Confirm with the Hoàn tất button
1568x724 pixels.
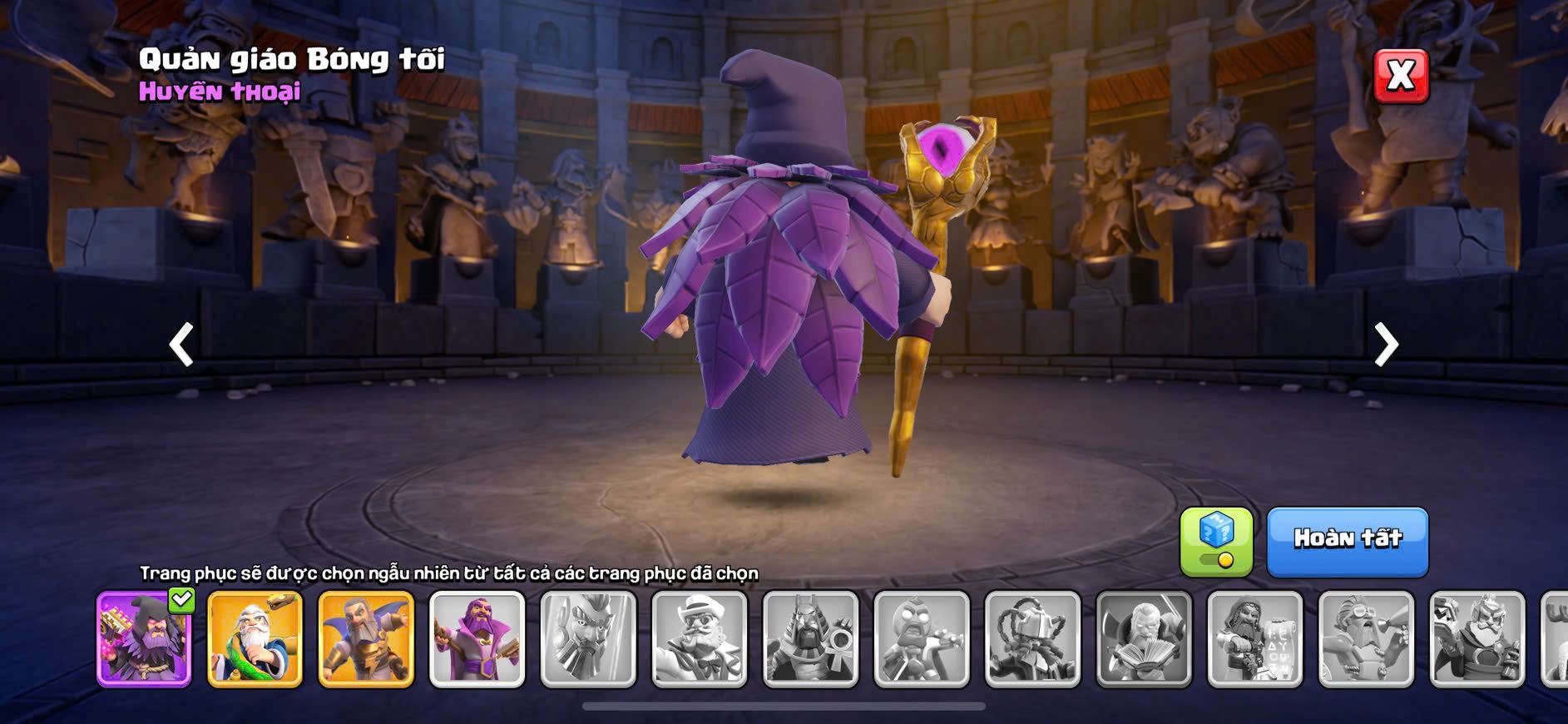1348,542
